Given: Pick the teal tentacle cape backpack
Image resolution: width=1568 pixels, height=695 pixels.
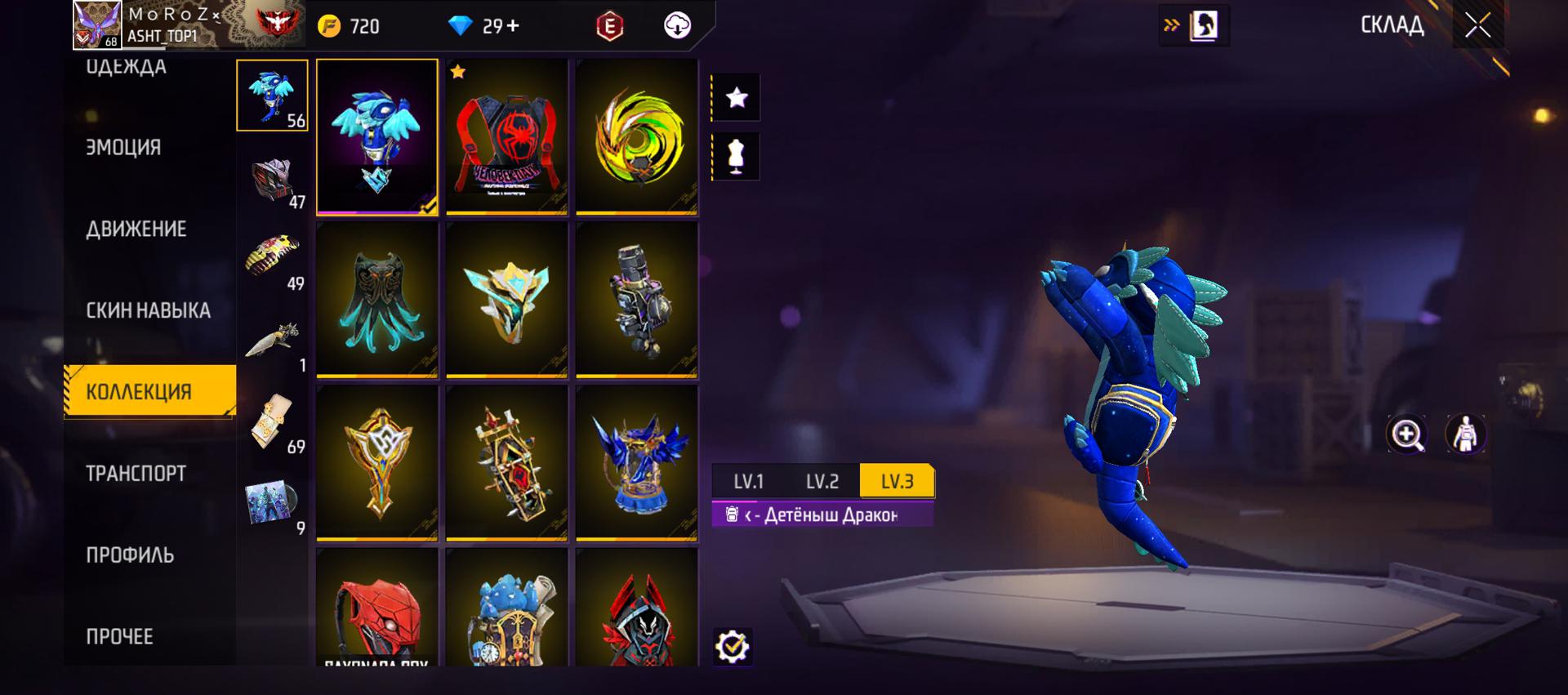Looking at the screenshot, I should 376,300.
